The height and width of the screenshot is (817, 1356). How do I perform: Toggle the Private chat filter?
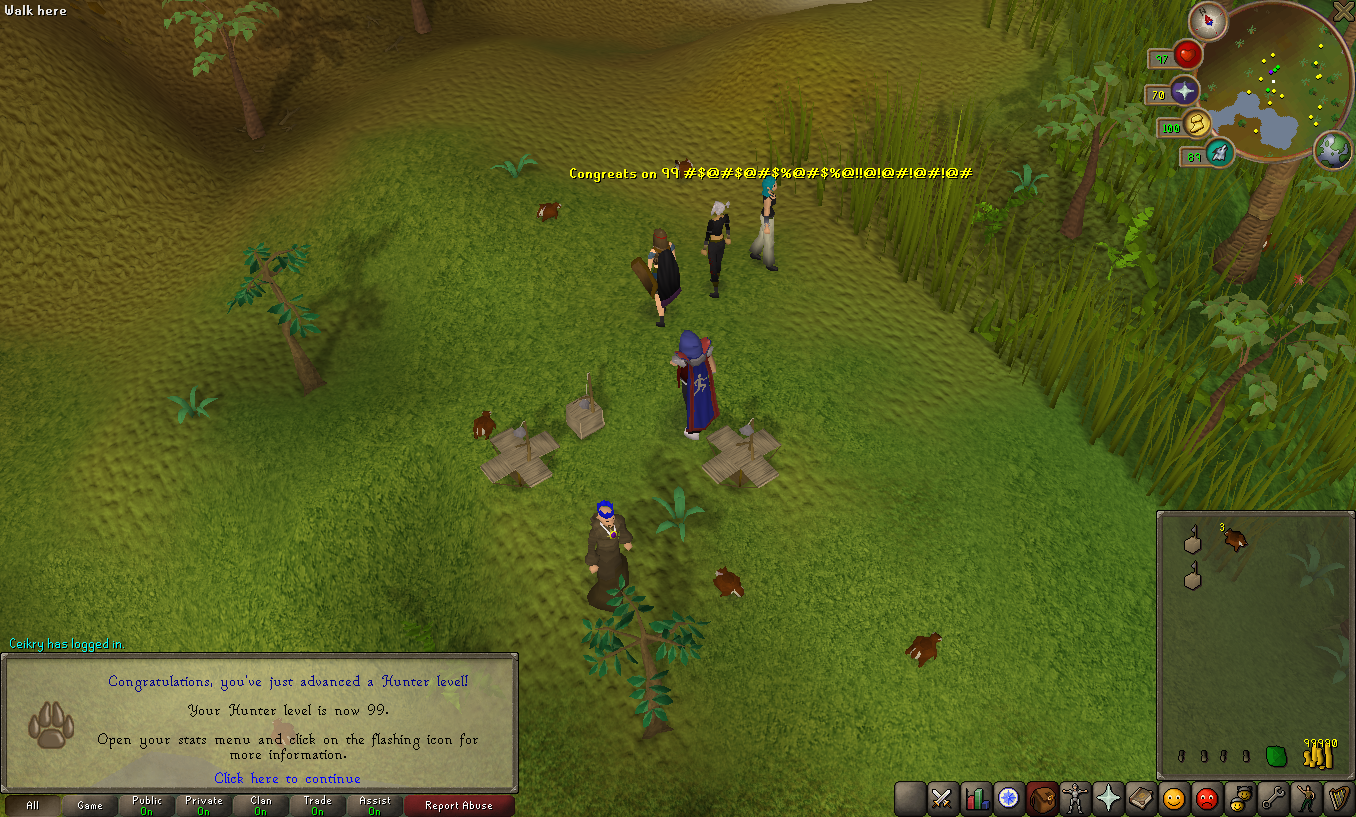204,805
